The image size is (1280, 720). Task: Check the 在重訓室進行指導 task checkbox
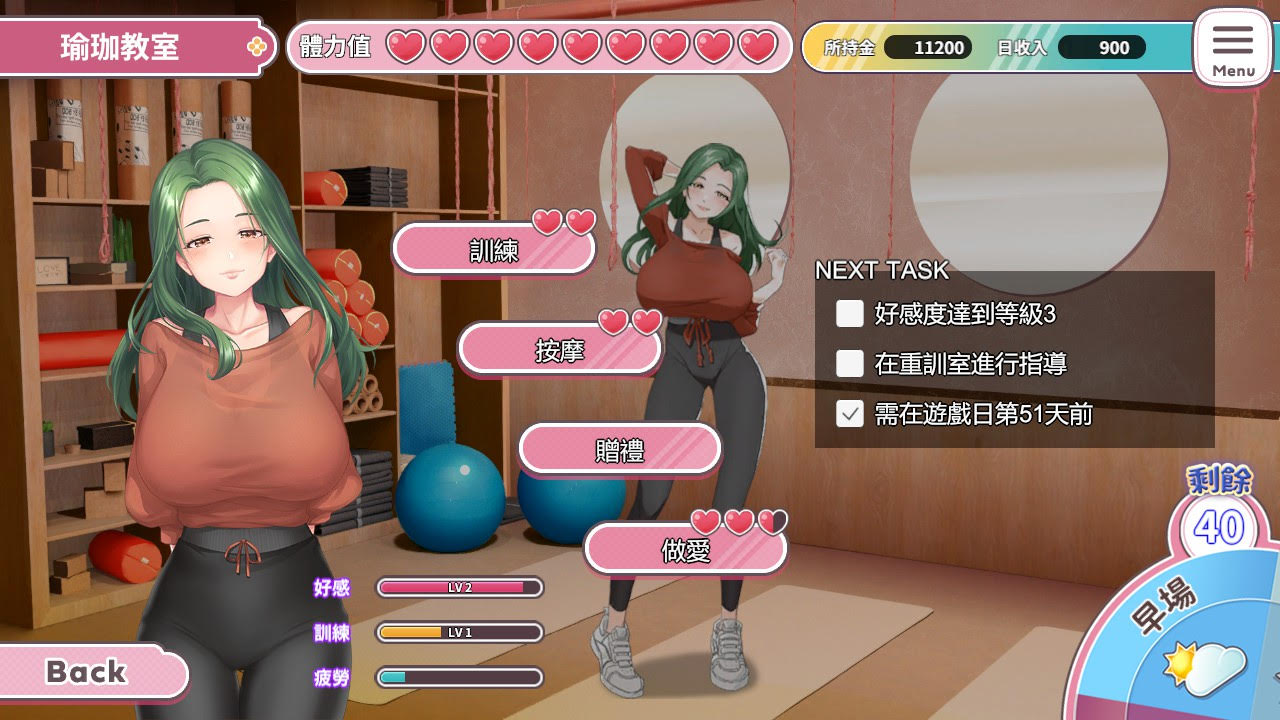pos(849,364)
